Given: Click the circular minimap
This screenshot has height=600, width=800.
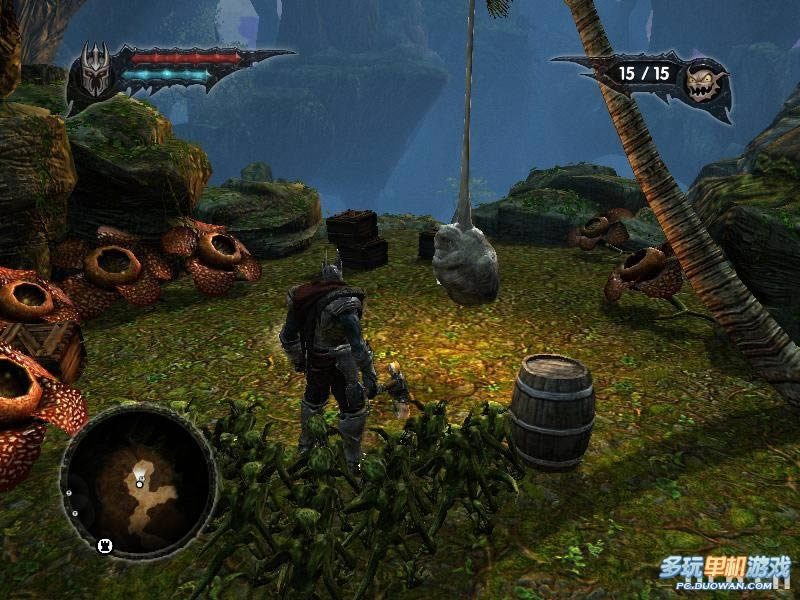Looking at the screenshot, I should [139, 481].
